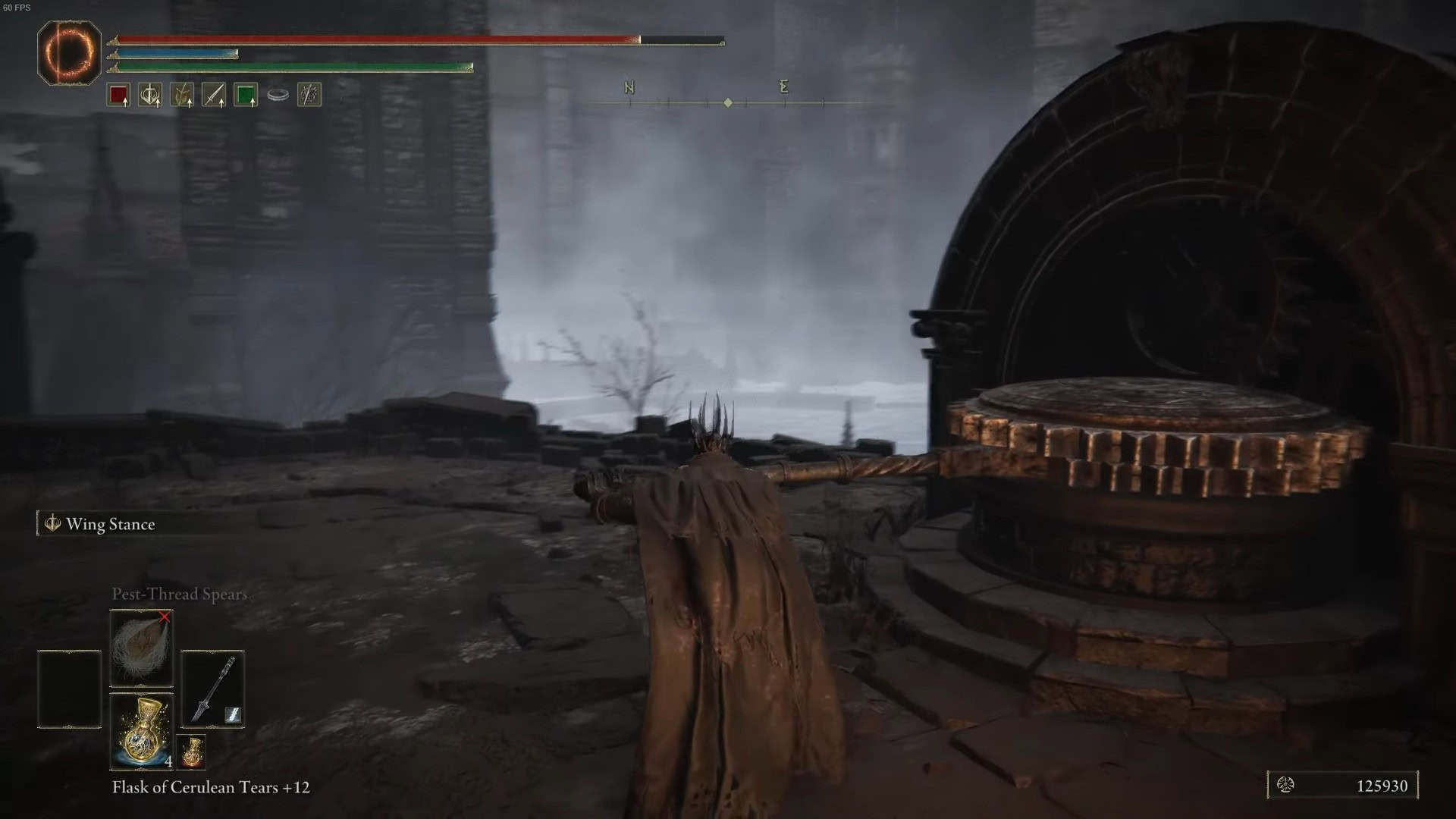Select the Wing Stance skill label

pyautogui.click(x=110, y=524)
